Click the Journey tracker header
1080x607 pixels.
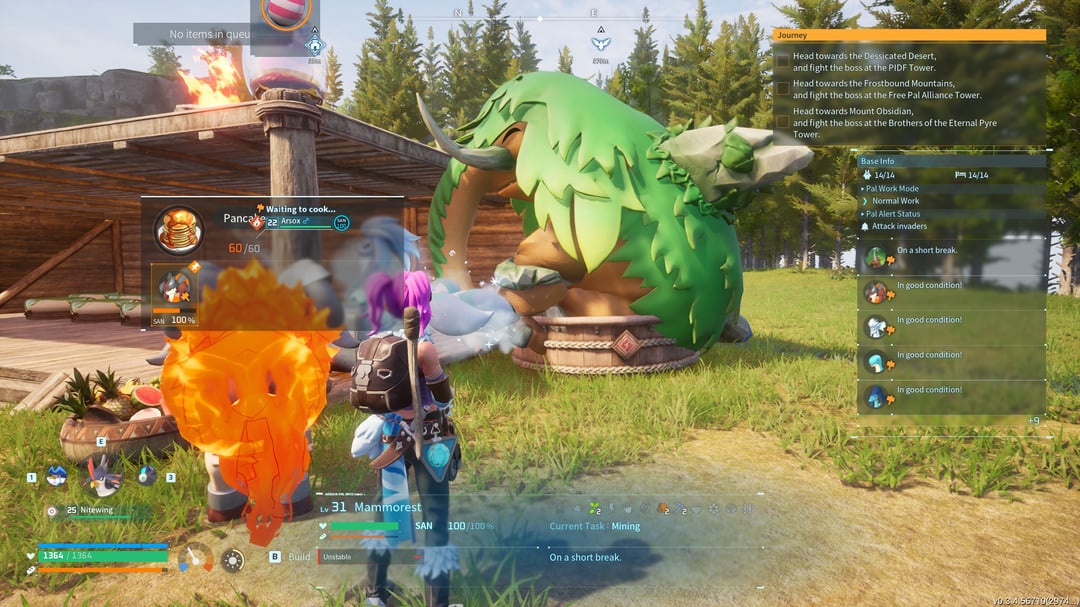coord(909,35)
